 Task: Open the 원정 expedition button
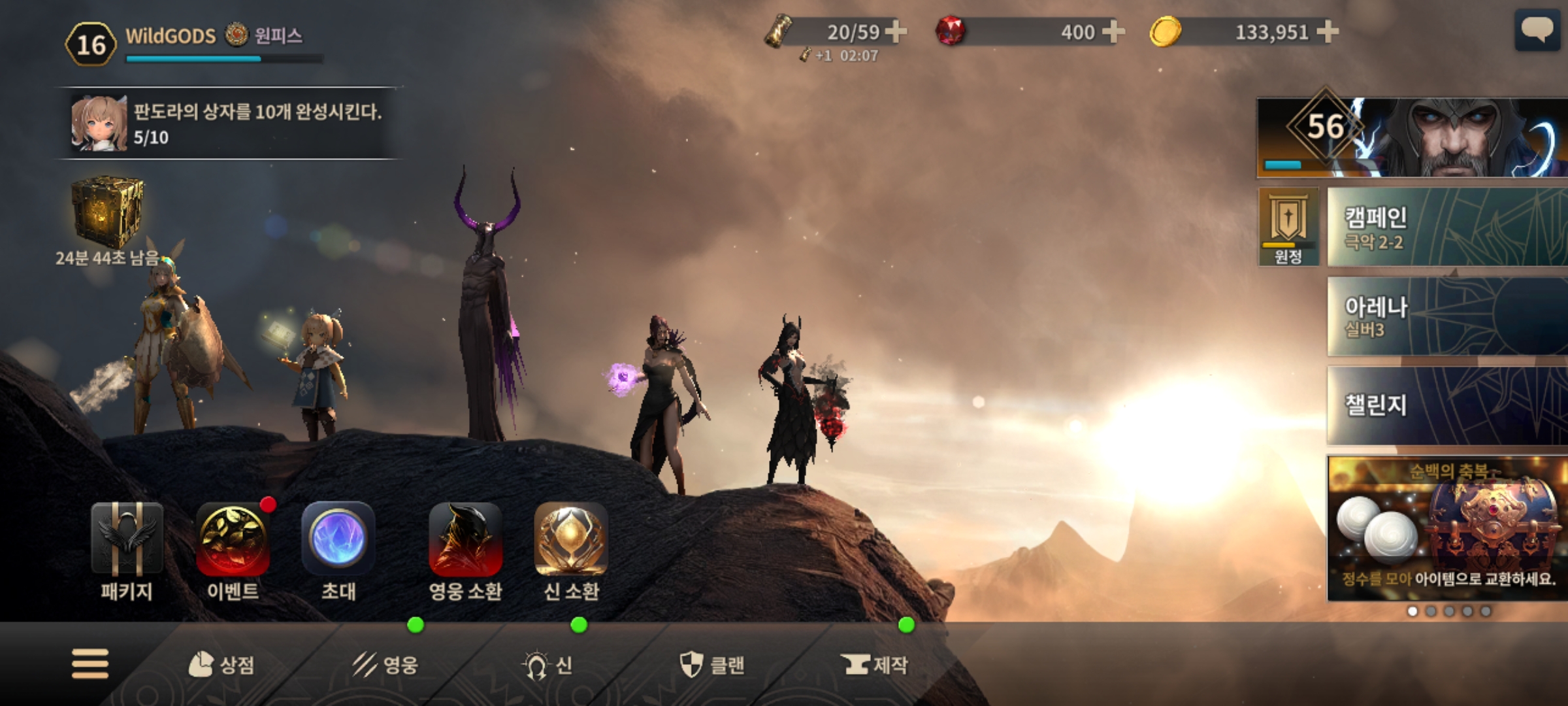1288,227
